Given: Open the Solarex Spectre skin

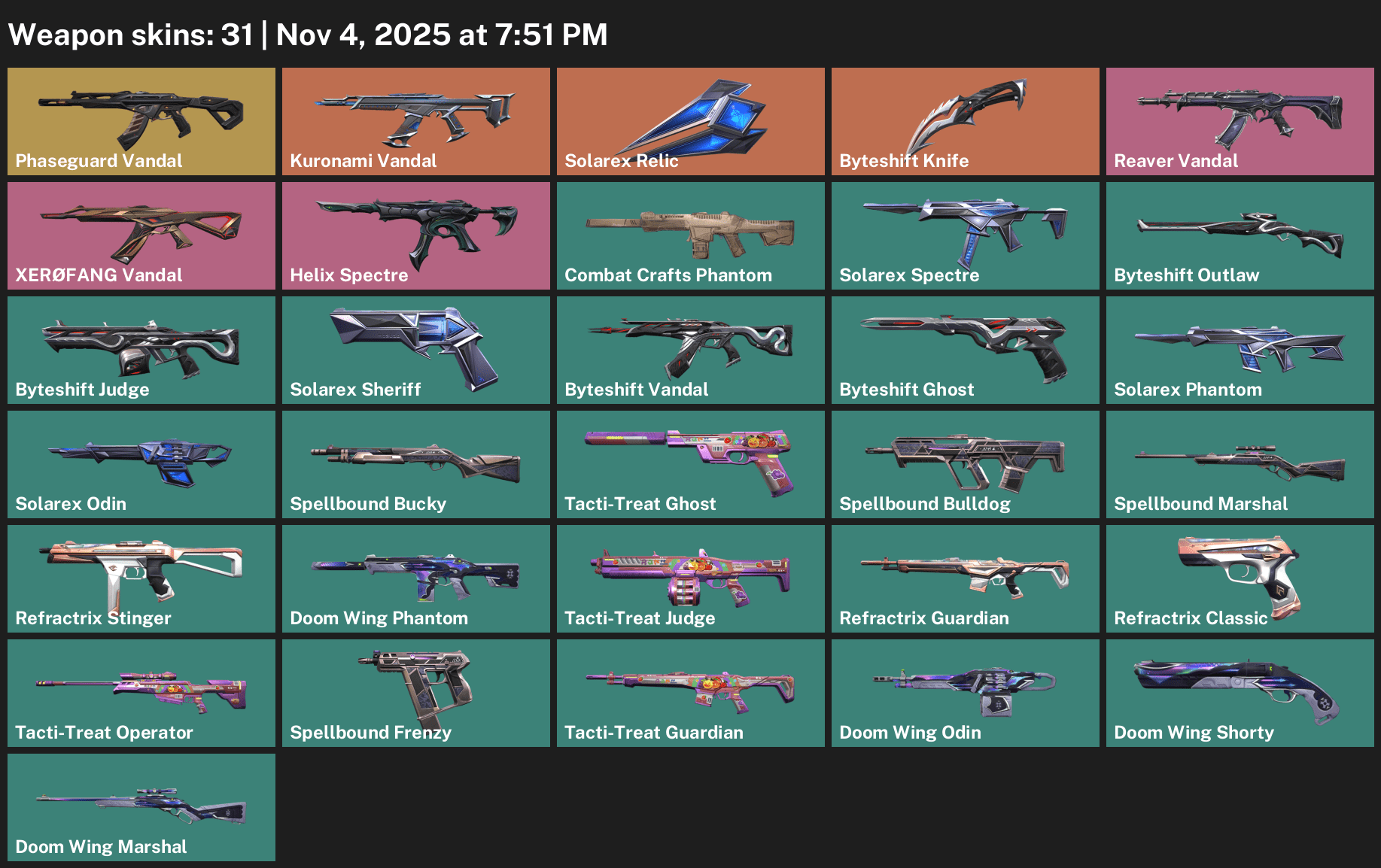Looking at the screenshot, I should pyautogui.click(x=965, y=235).
